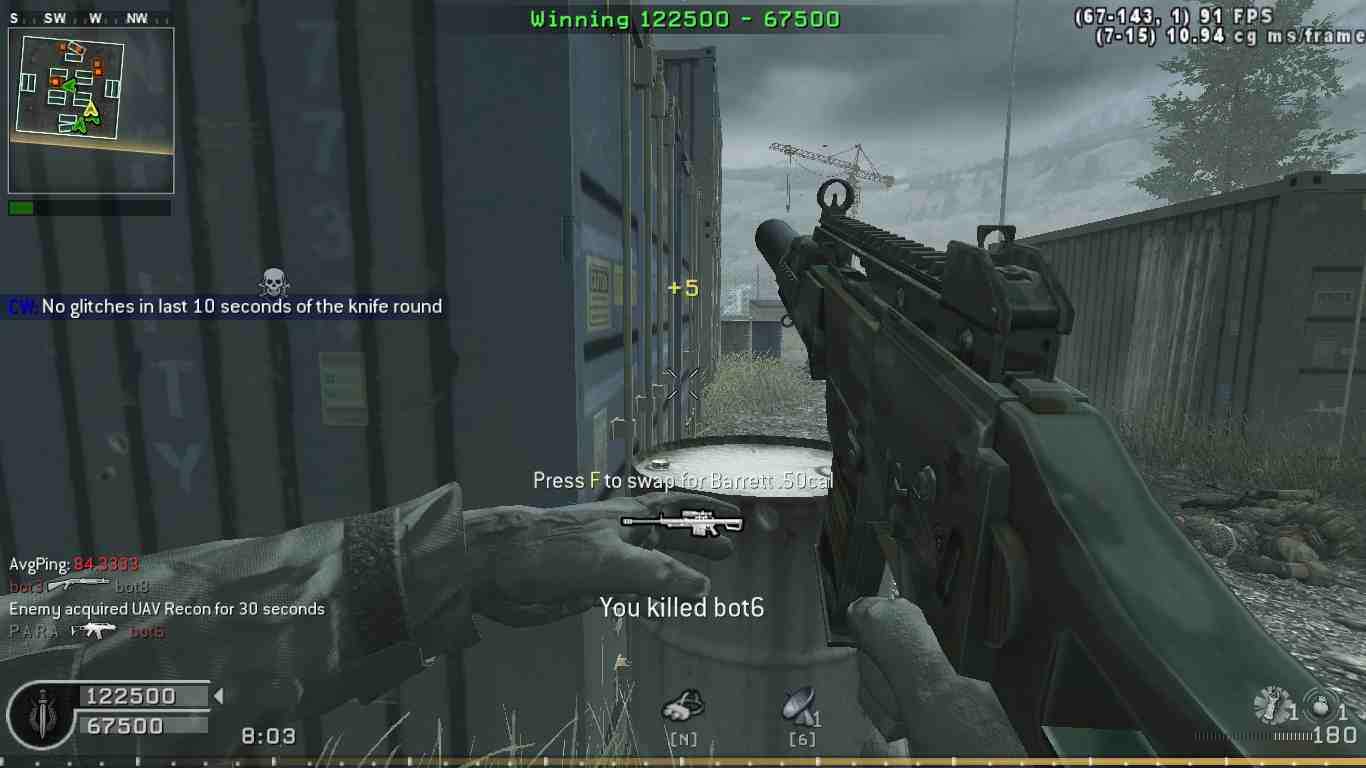
Task: Select the UAV Recon killstreak icon
Action: [799, 706]
